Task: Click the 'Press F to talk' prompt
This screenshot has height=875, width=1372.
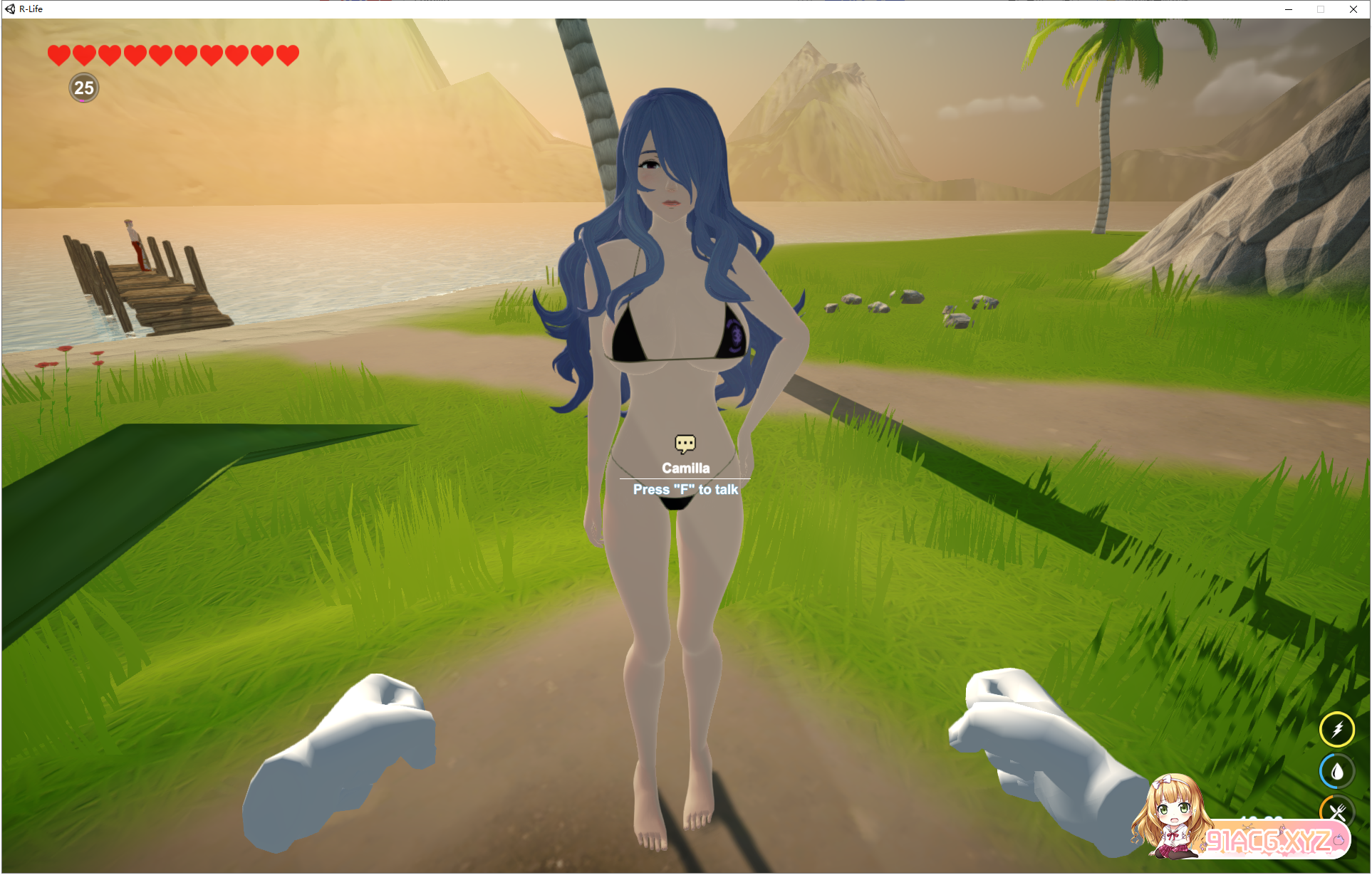Action: pos(685,490)
